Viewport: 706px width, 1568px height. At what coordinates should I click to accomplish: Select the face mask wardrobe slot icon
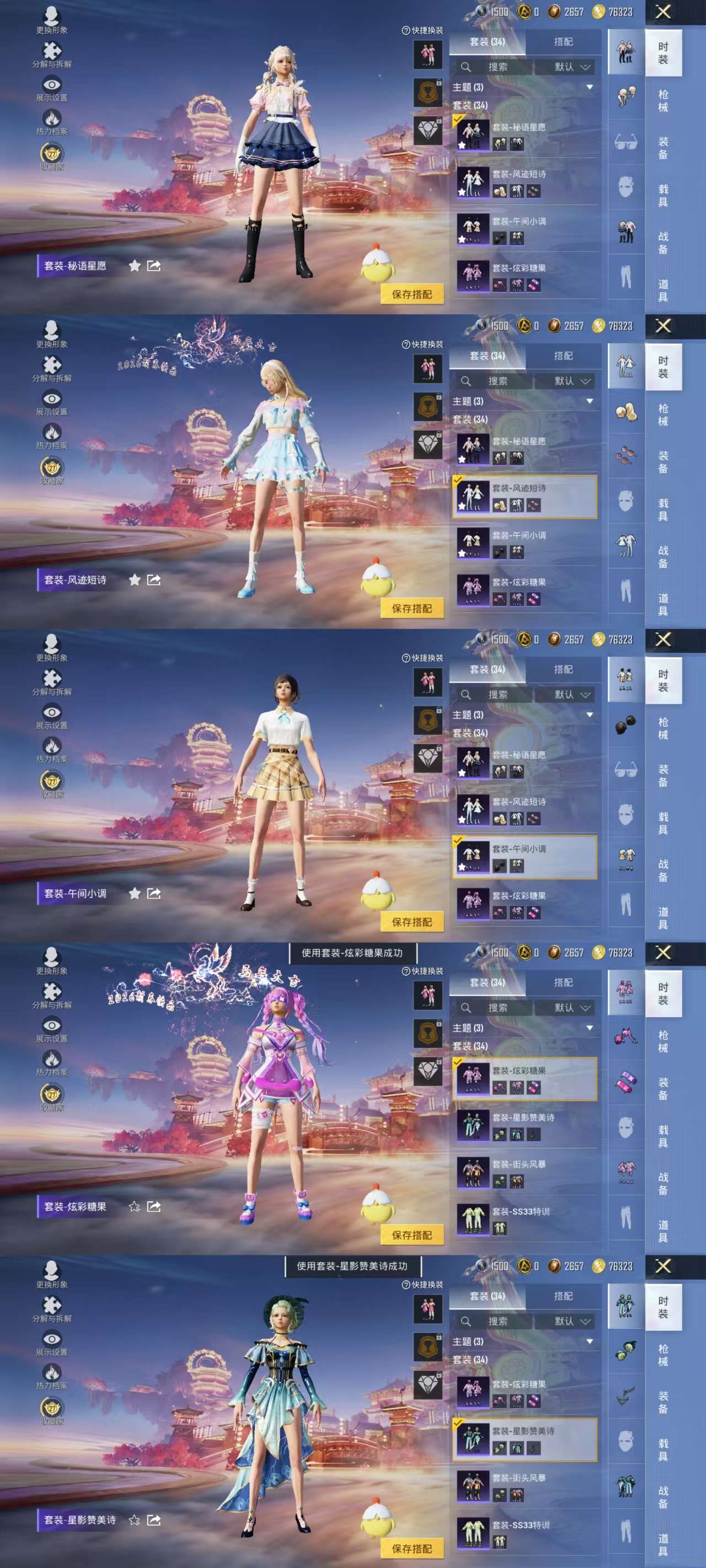pos(625,186)
